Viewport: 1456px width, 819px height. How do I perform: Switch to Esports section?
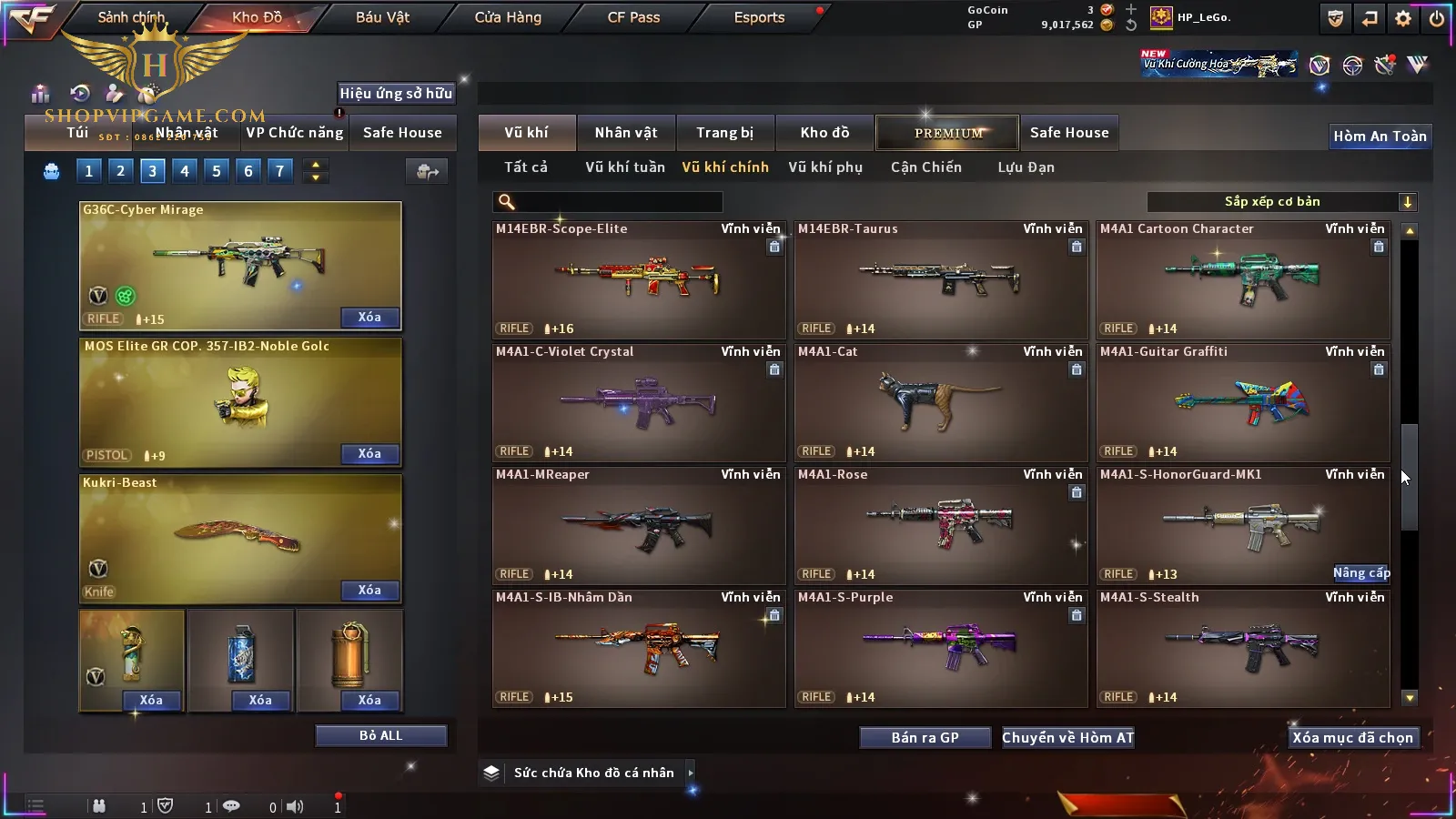759,17
